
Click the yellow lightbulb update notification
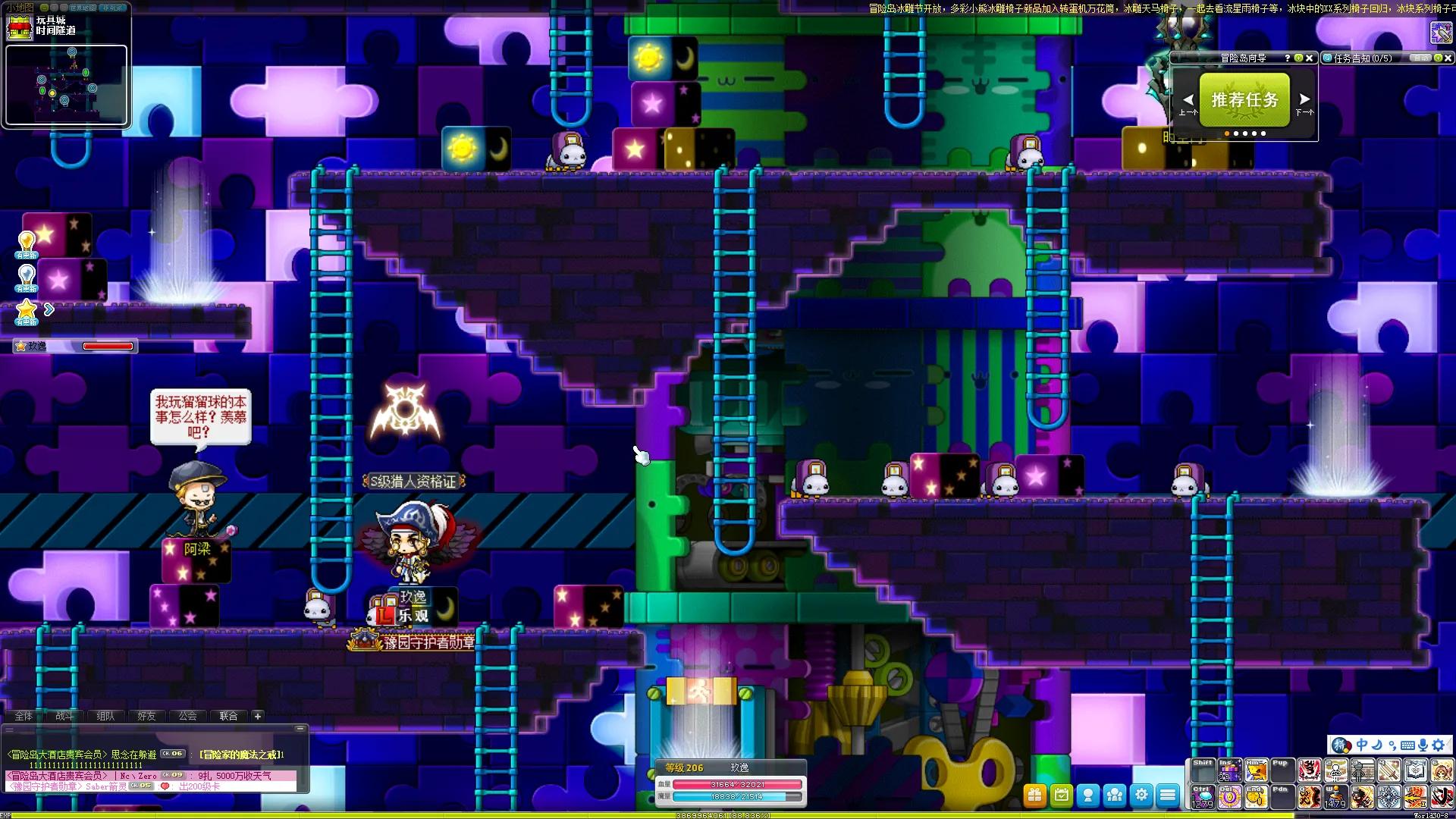point(27,243)
